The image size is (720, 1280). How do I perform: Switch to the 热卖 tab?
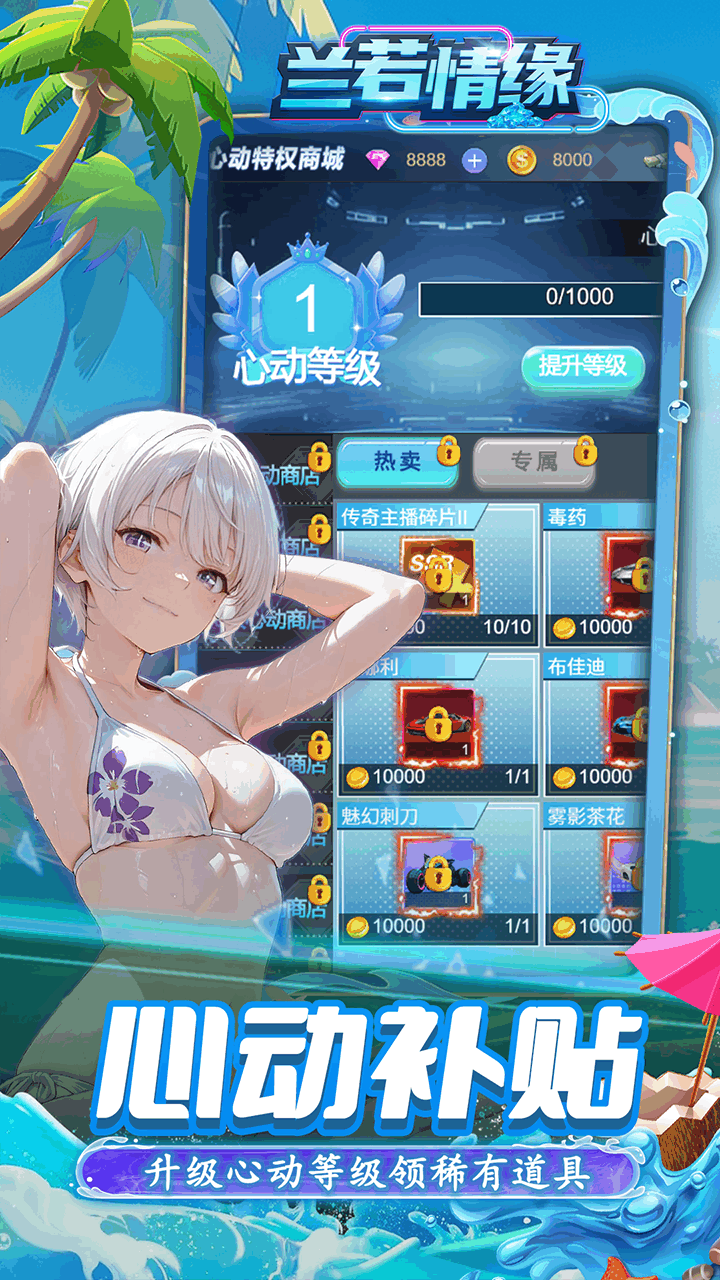click(394, 461)
